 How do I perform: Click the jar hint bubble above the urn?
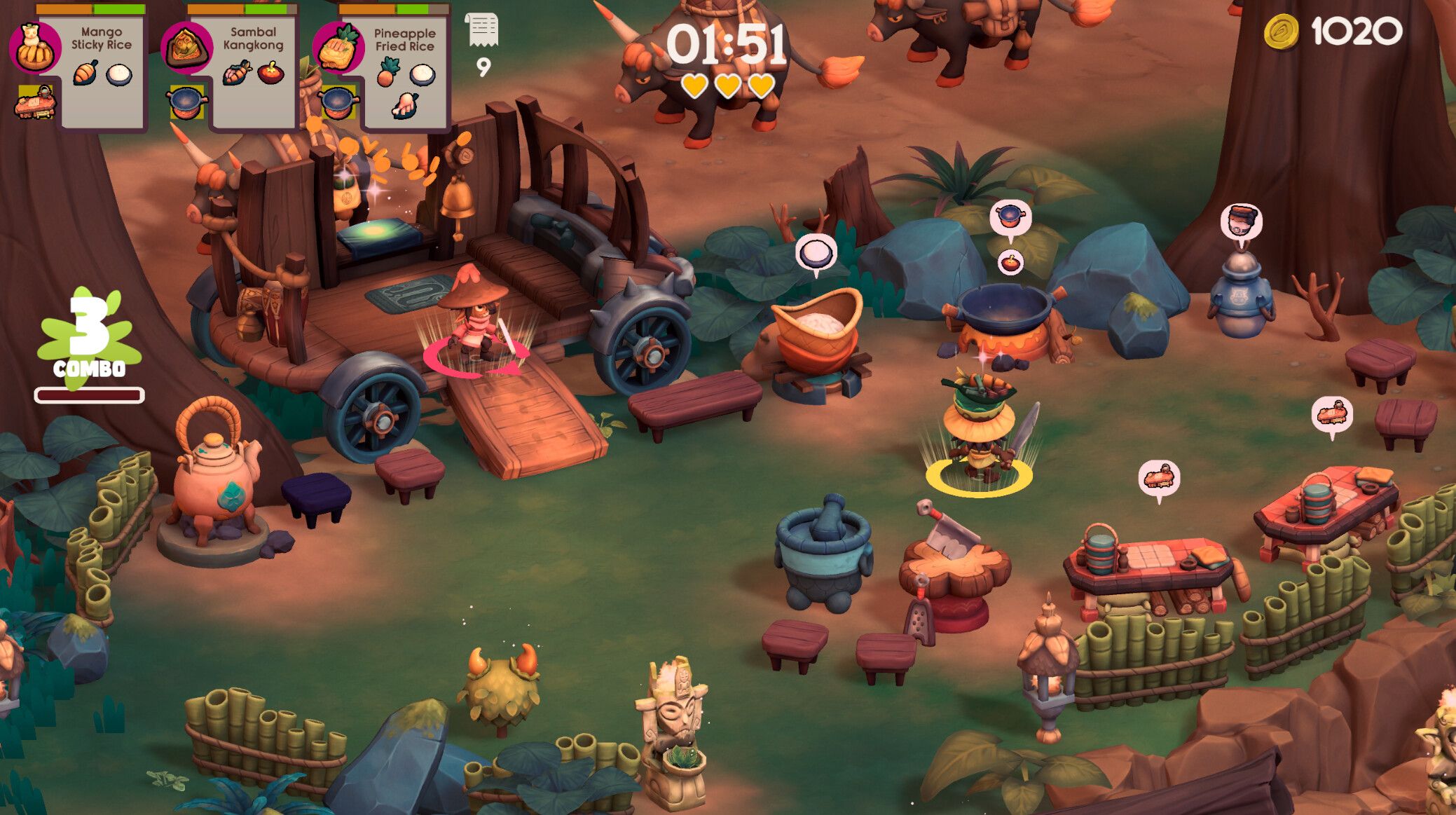point(1241,221)
